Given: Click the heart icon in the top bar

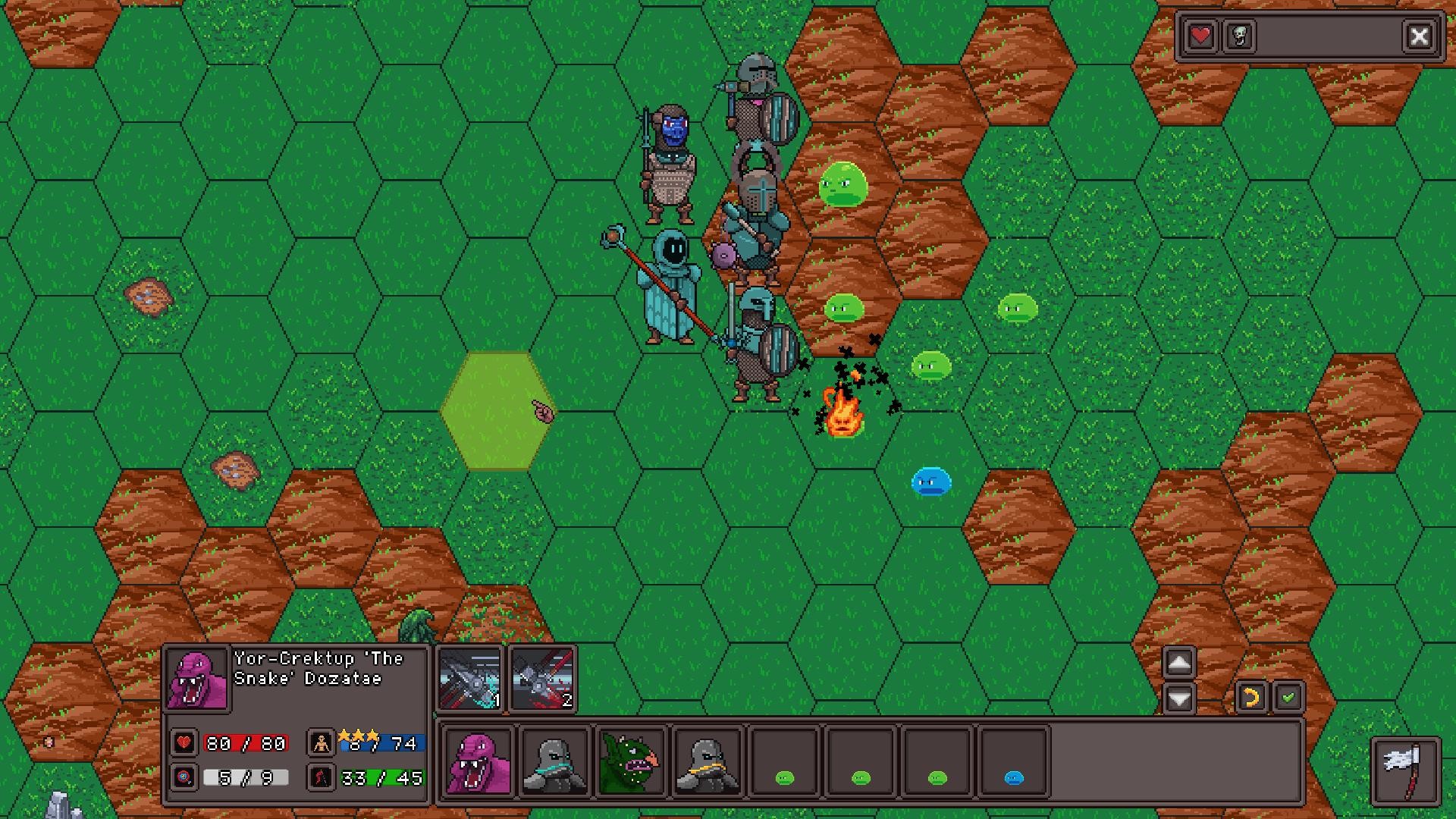Looking at the screenshot, I should click(x=1200, y=35).
